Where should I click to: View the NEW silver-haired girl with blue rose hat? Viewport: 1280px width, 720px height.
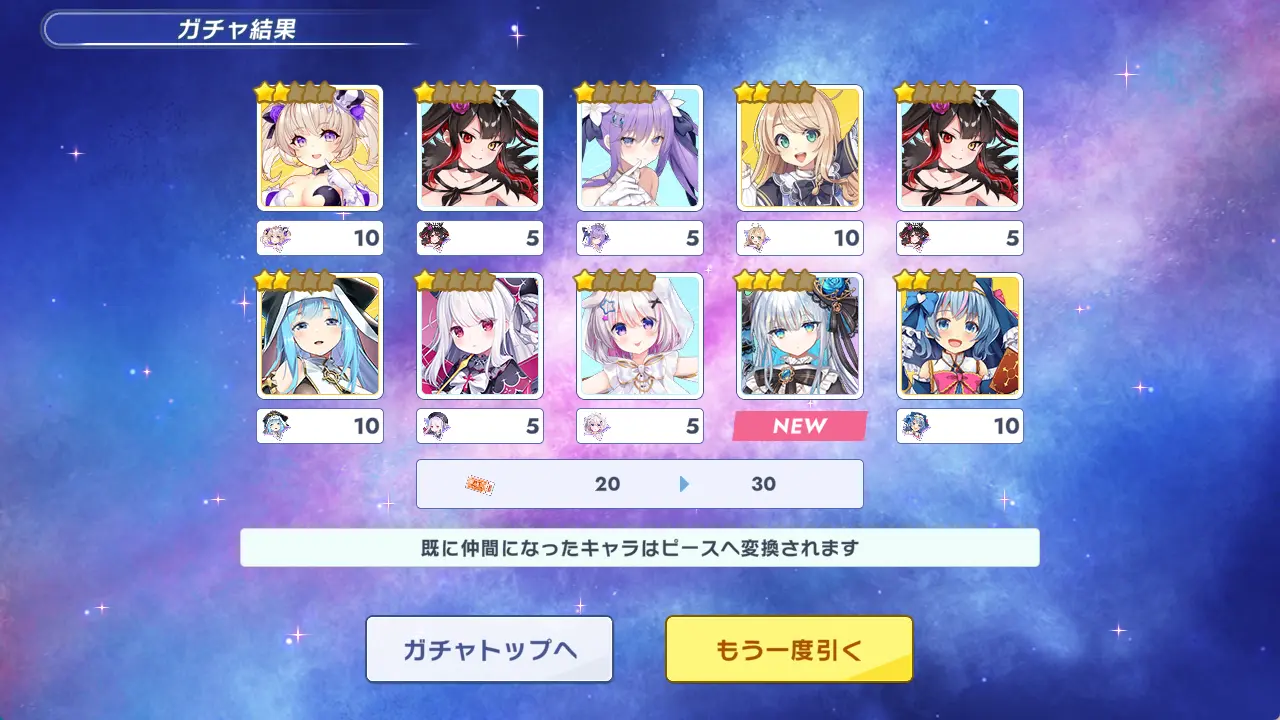(x=800, y=336)
